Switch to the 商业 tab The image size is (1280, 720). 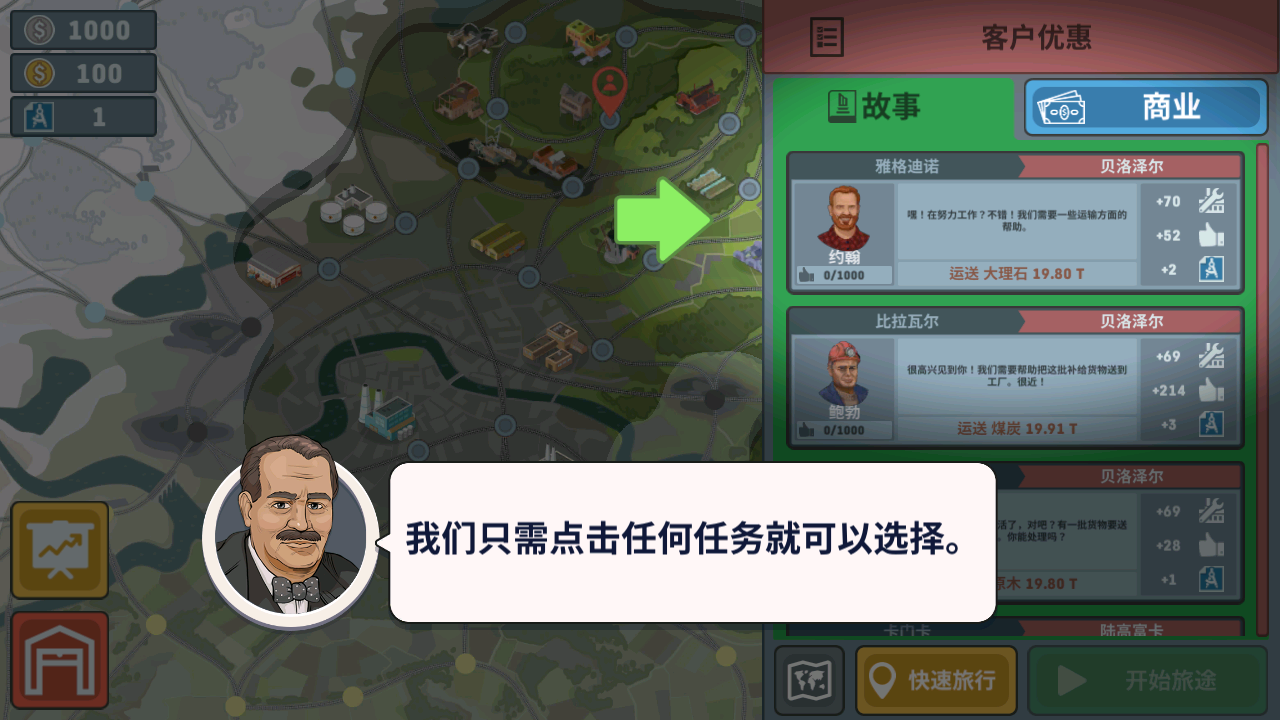pyautogui.click(x=1145, y=107)
